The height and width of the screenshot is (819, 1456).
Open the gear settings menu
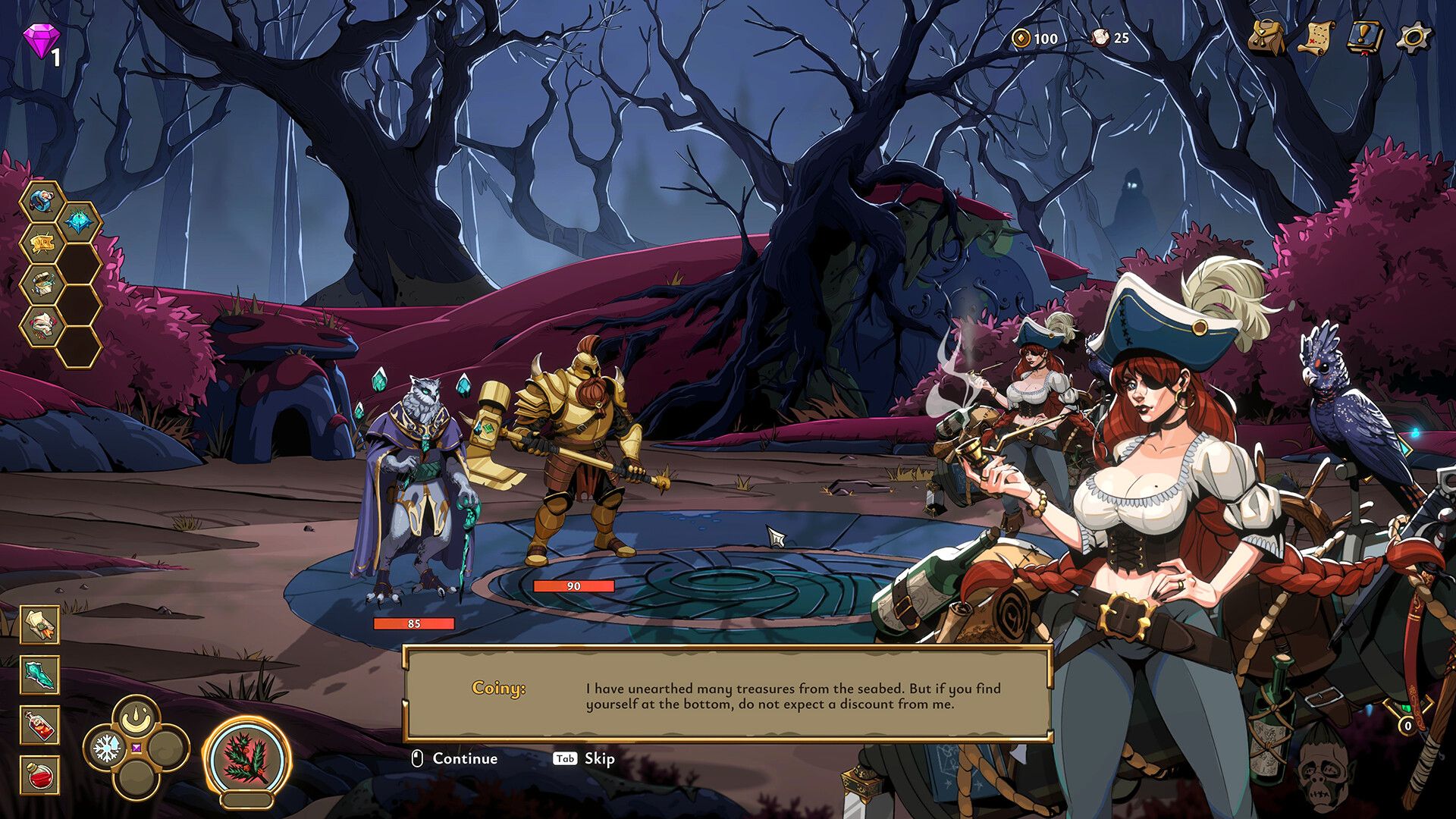[1414, 36]
